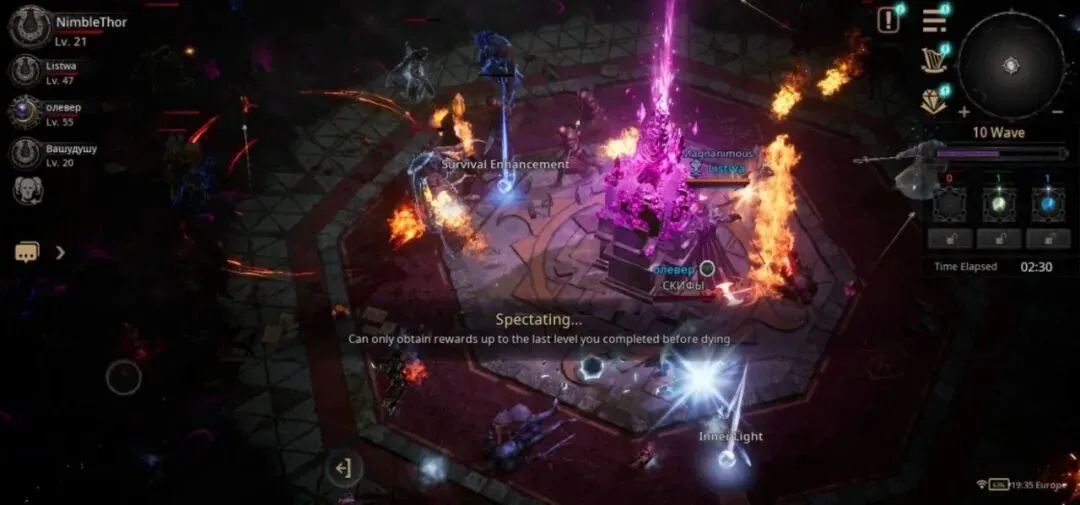Open the exclamation mark notice
Image resolution: width=1080 pixels, height=505 pixels.
[888, 20]
